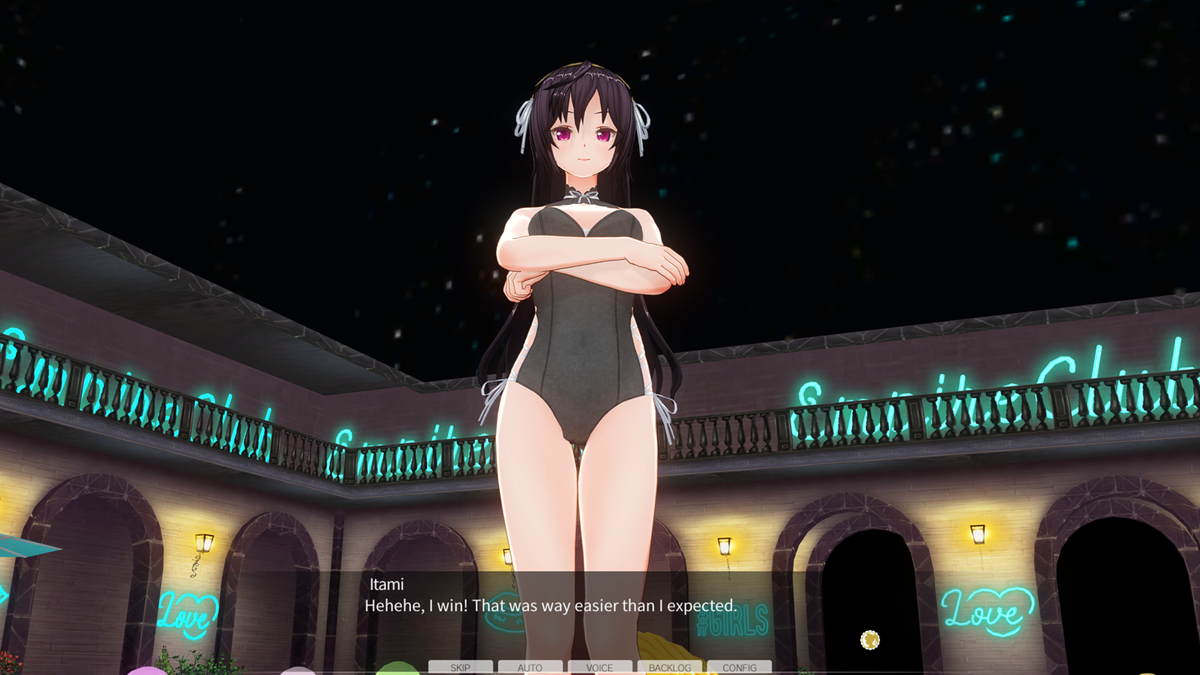Open the CONFIG settings
Viewport: 1200px width, 675px height.
[739, 667]
